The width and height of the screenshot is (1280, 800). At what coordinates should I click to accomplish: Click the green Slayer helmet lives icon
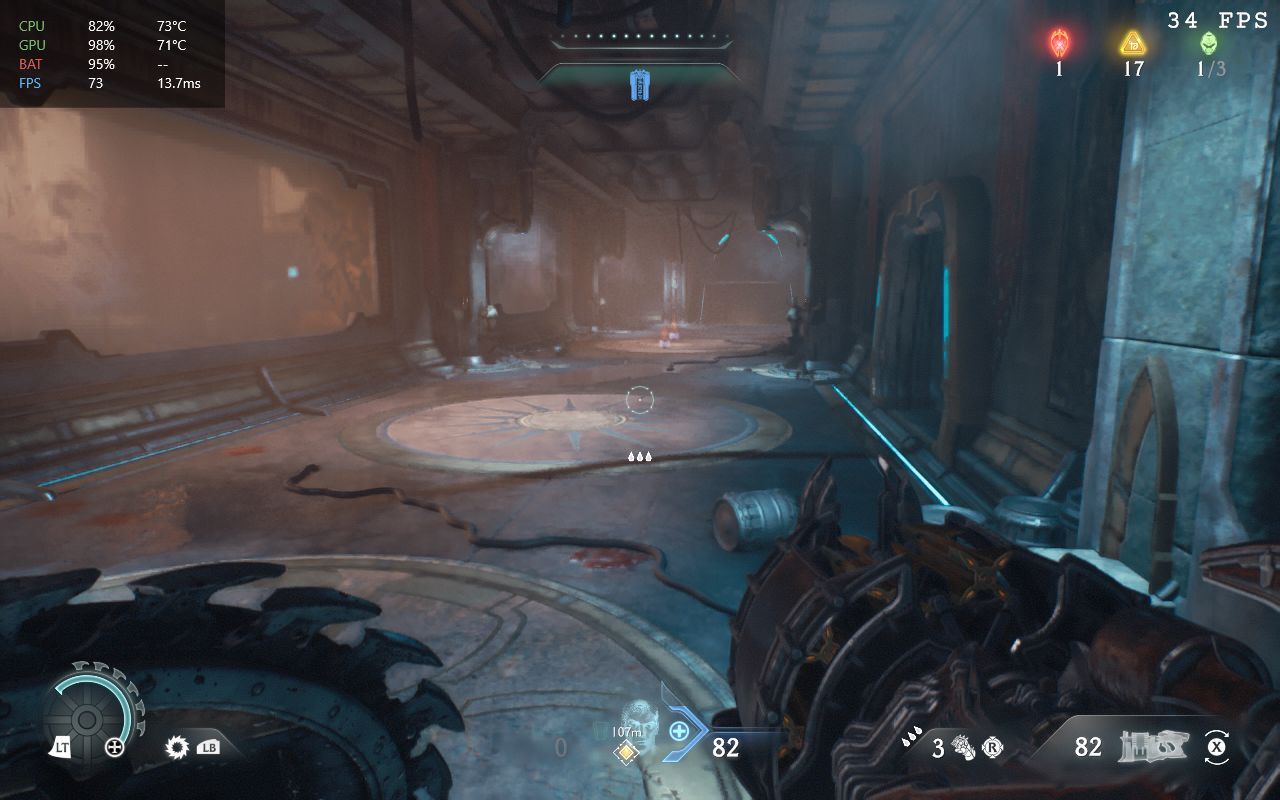tap(1209, 43)
